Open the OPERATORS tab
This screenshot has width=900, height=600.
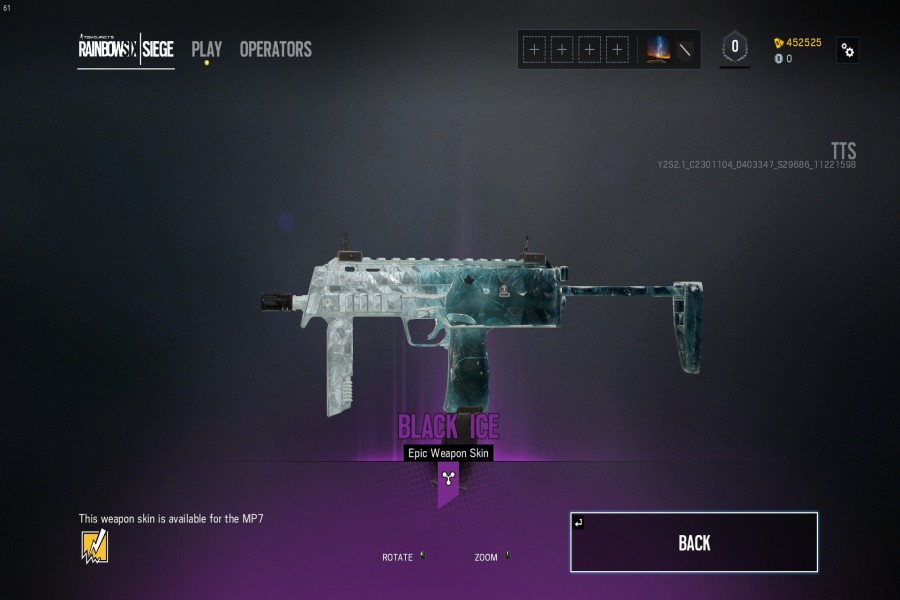(275, 49)
